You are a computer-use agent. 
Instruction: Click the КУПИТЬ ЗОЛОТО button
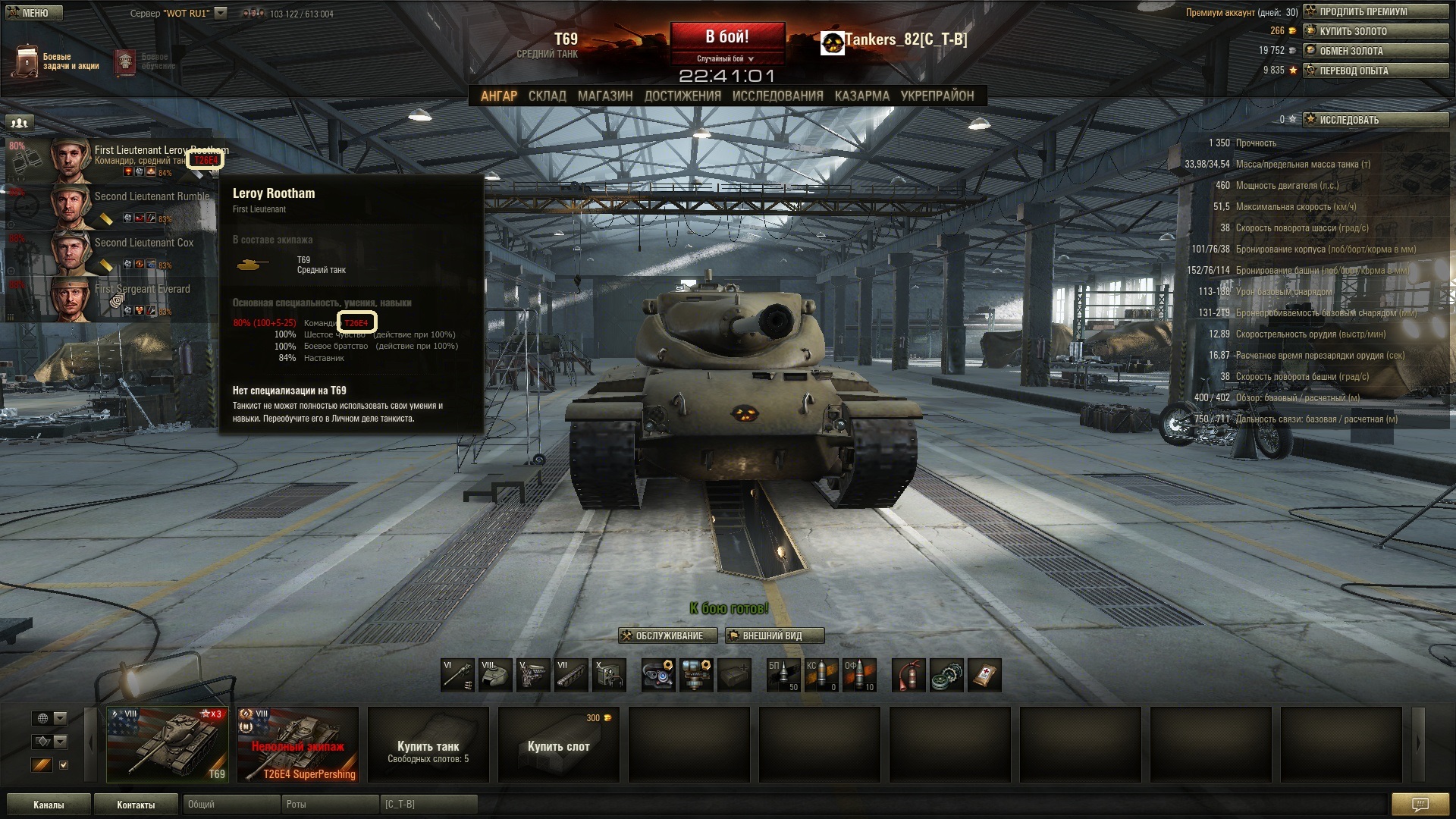(x=1376, y=31)
